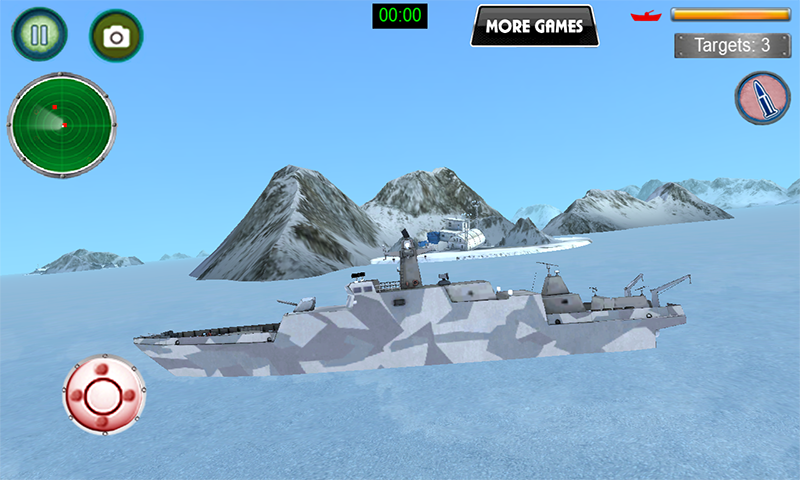Screen dimensions: 800x480
Task: Pause the game
Action: [x=39, y=36]
